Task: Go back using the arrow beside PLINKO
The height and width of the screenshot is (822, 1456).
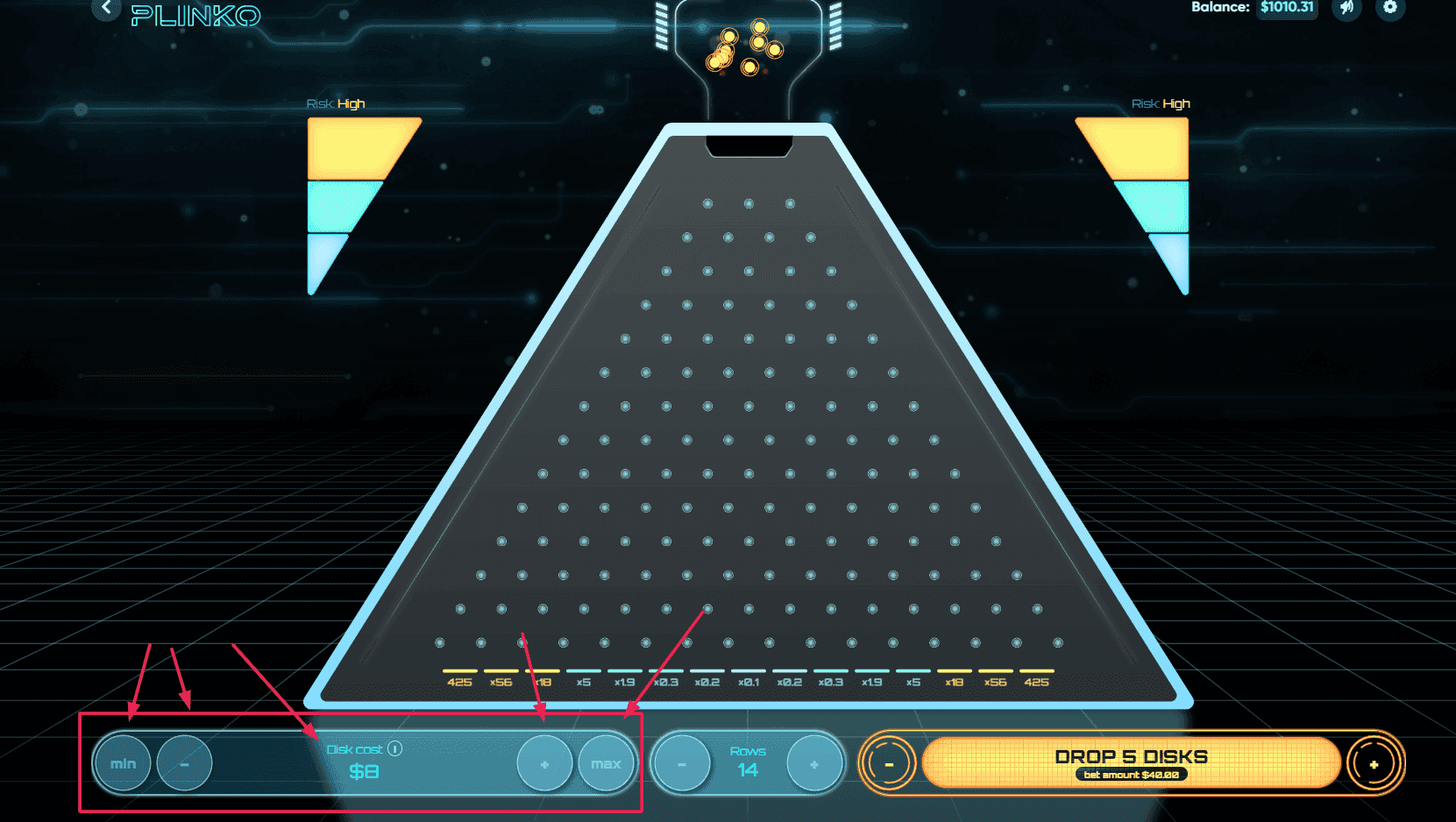Action: [x=106, y=8]
